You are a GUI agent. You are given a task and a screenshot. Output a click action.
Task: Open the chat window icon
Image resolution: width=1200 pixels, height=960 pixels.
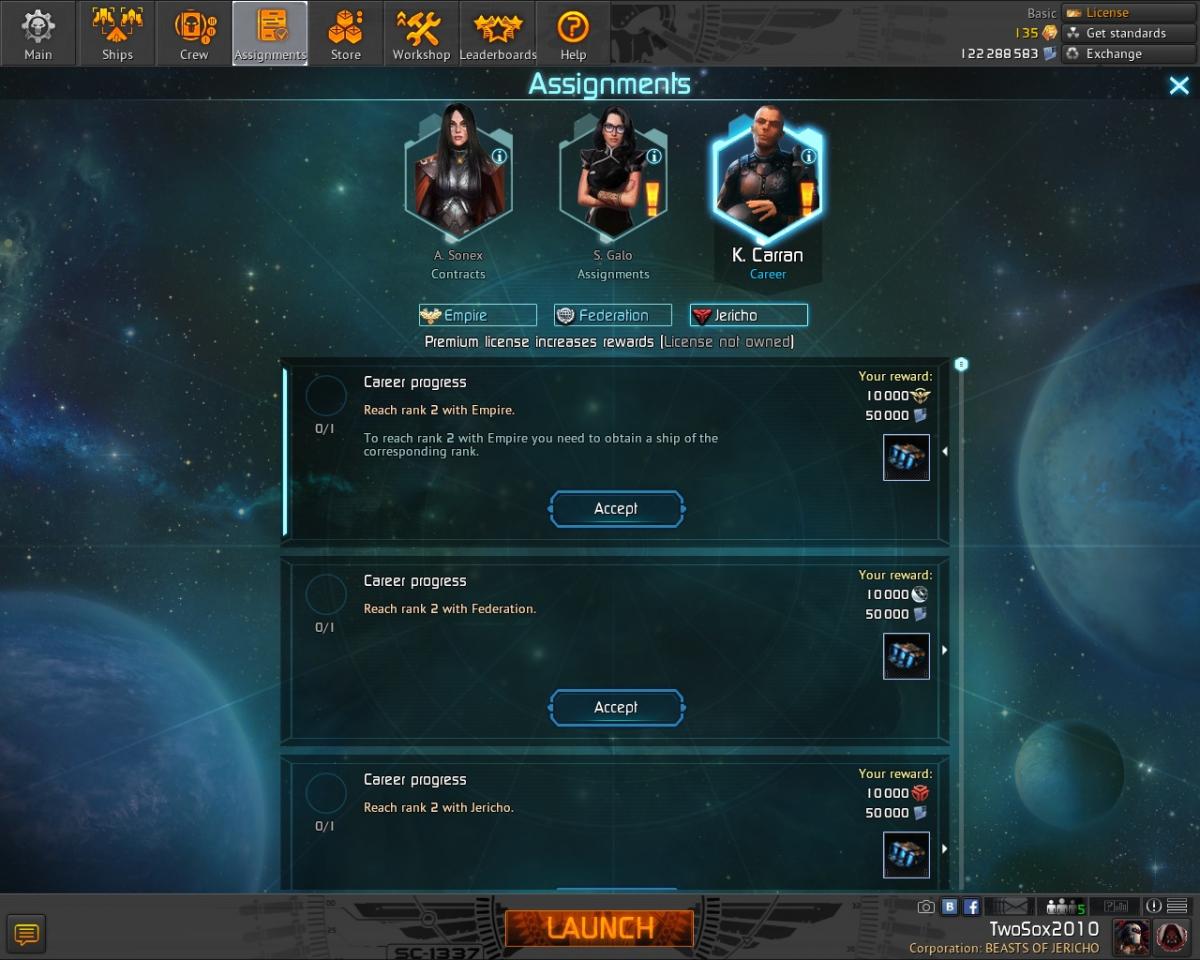(27, 934)
